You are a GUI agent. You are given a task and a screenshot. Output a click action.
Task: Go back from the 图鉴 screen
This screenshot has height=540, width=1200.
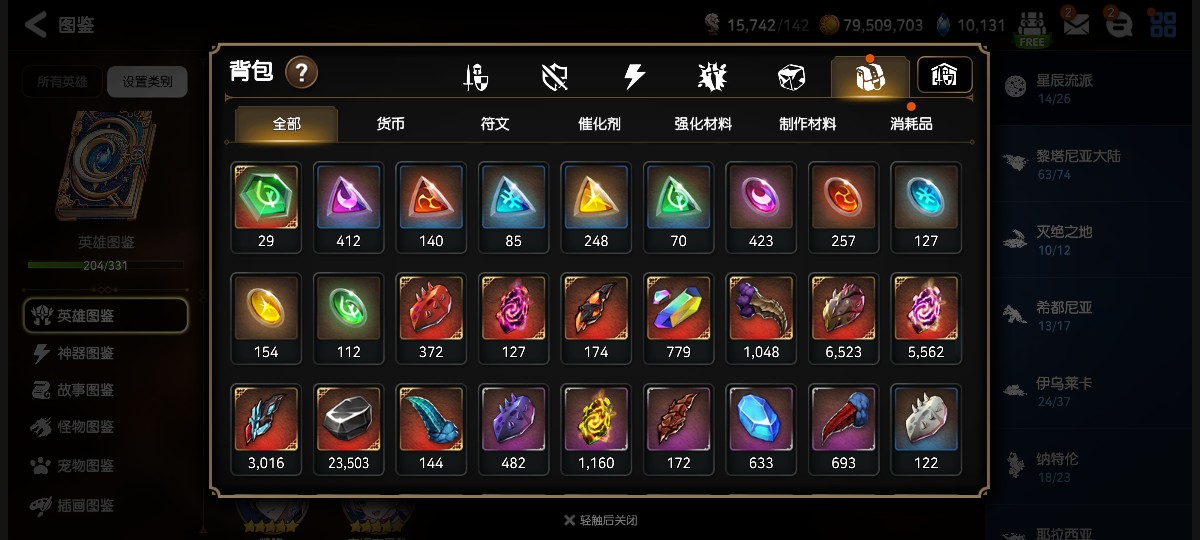point(36,25)
